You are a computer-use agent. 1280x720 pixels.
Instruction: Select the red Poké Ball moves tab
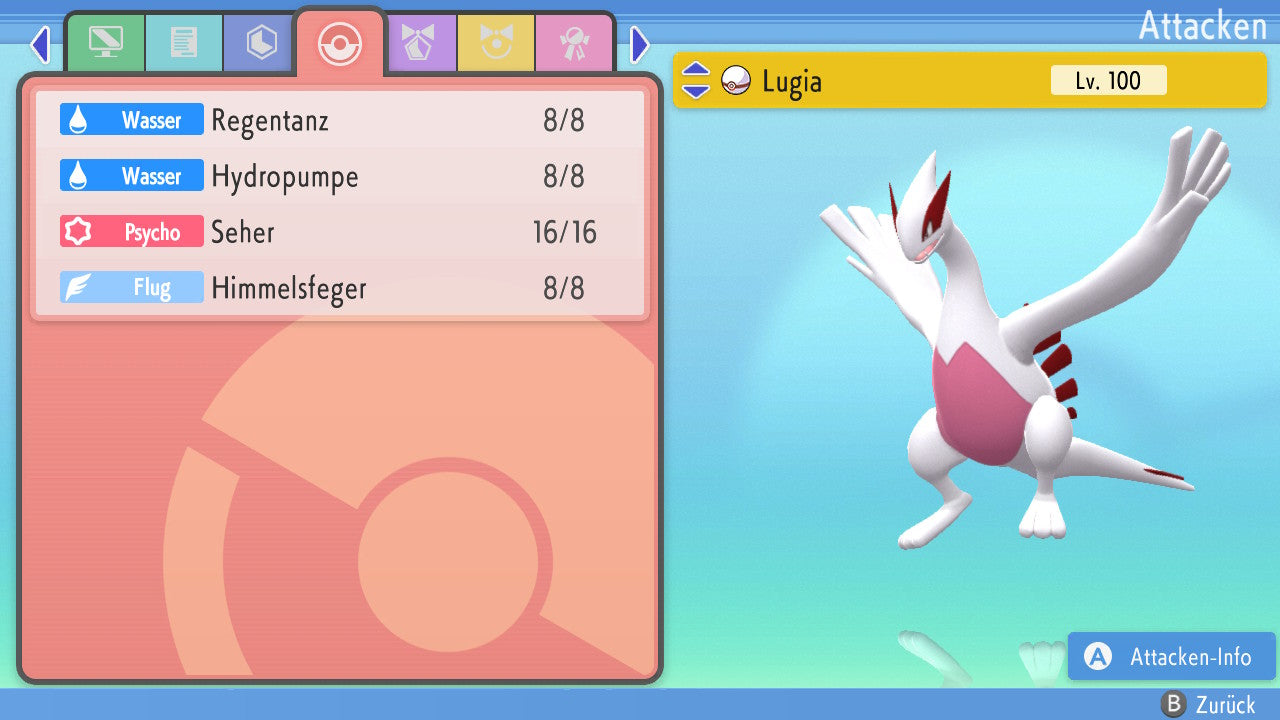pyautogui.click(x=339, y=43)
